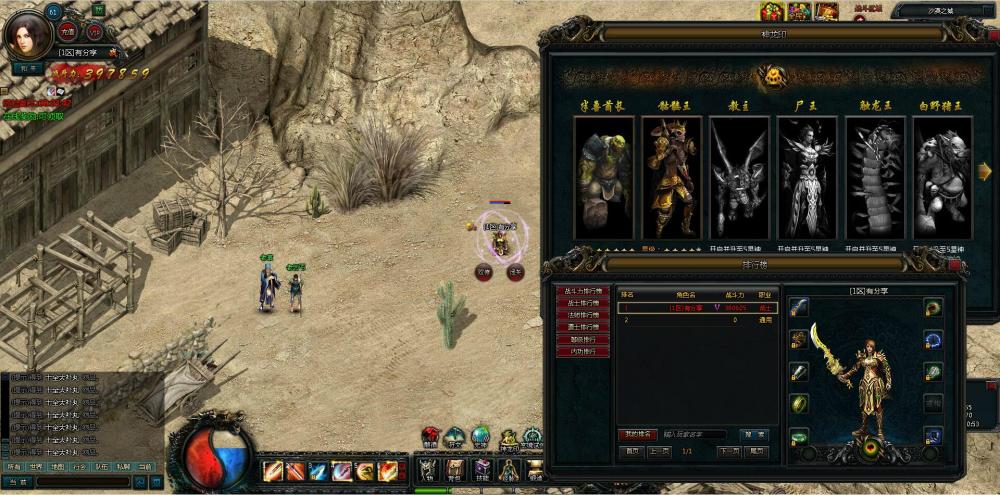Switch chat to the 世界 channel tab
Screen dimensions: 1000x495
pyautogui.click(x=36, y=467)
